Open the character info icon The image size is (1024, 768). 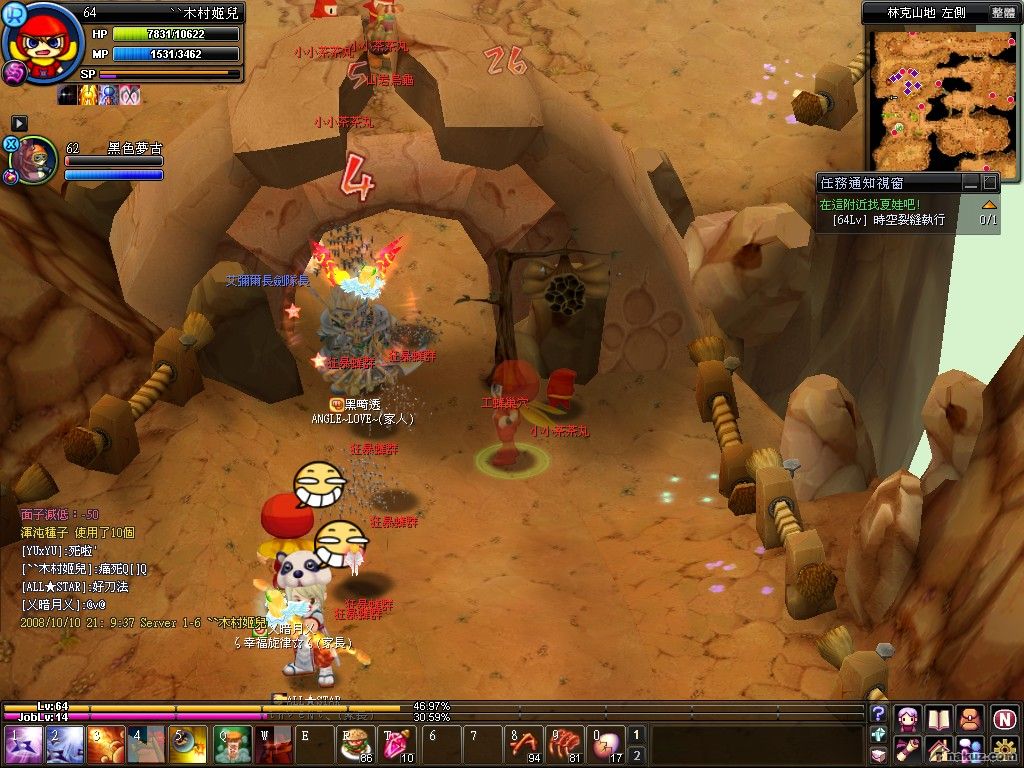908,717
